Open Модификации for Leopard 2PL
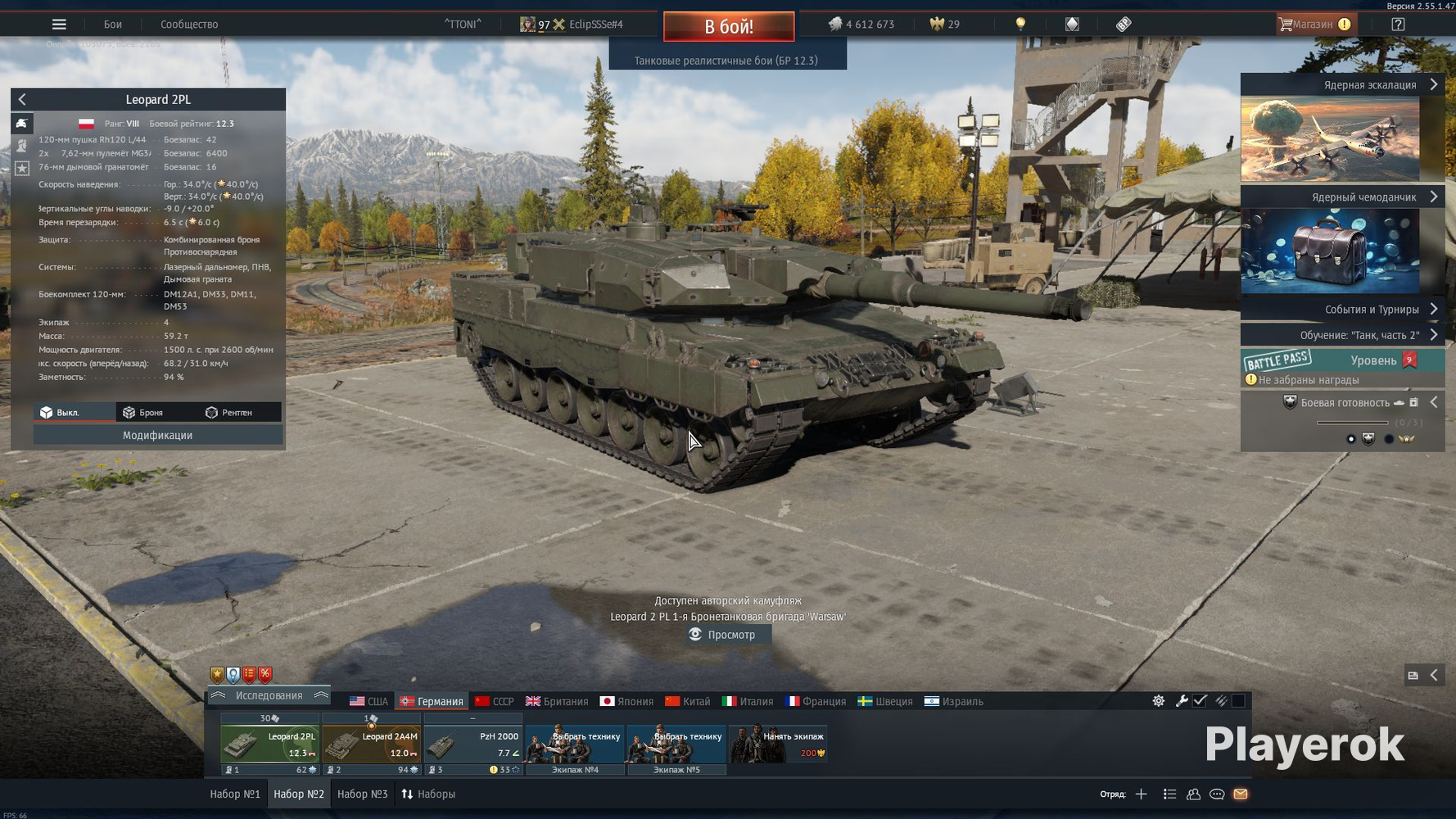 point(157,436)
